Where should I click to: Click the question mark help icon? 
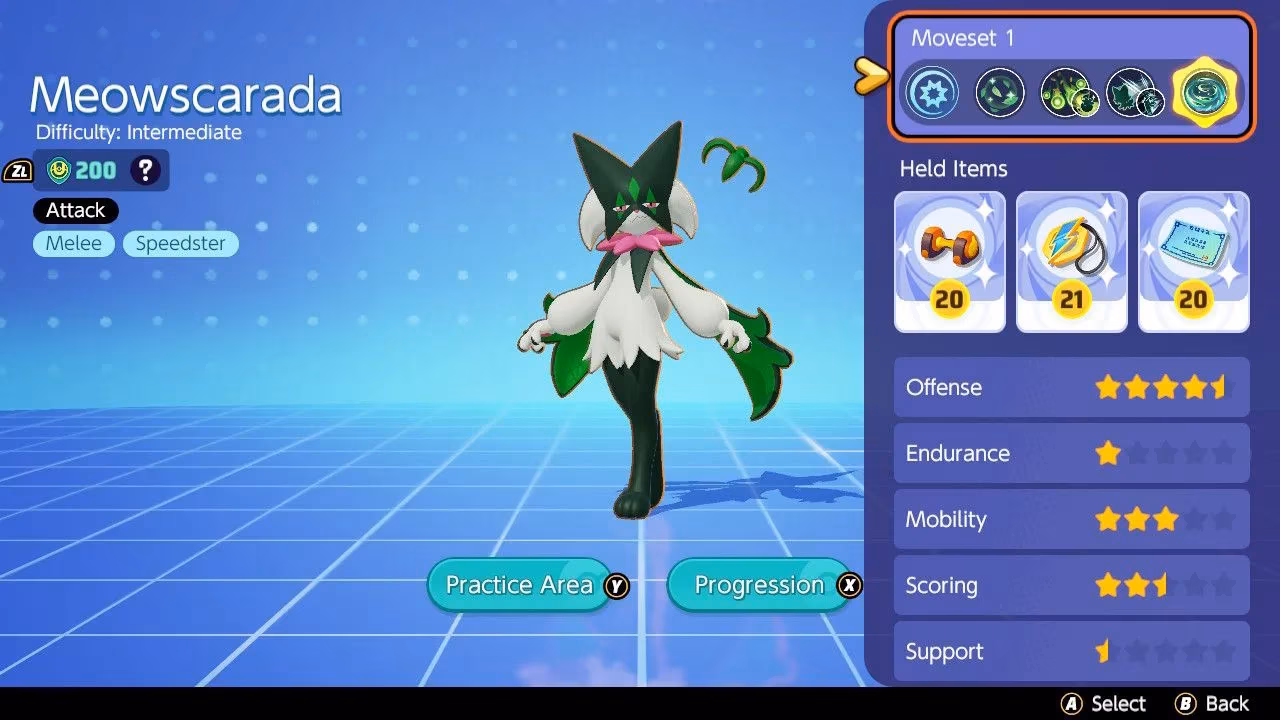146,170
